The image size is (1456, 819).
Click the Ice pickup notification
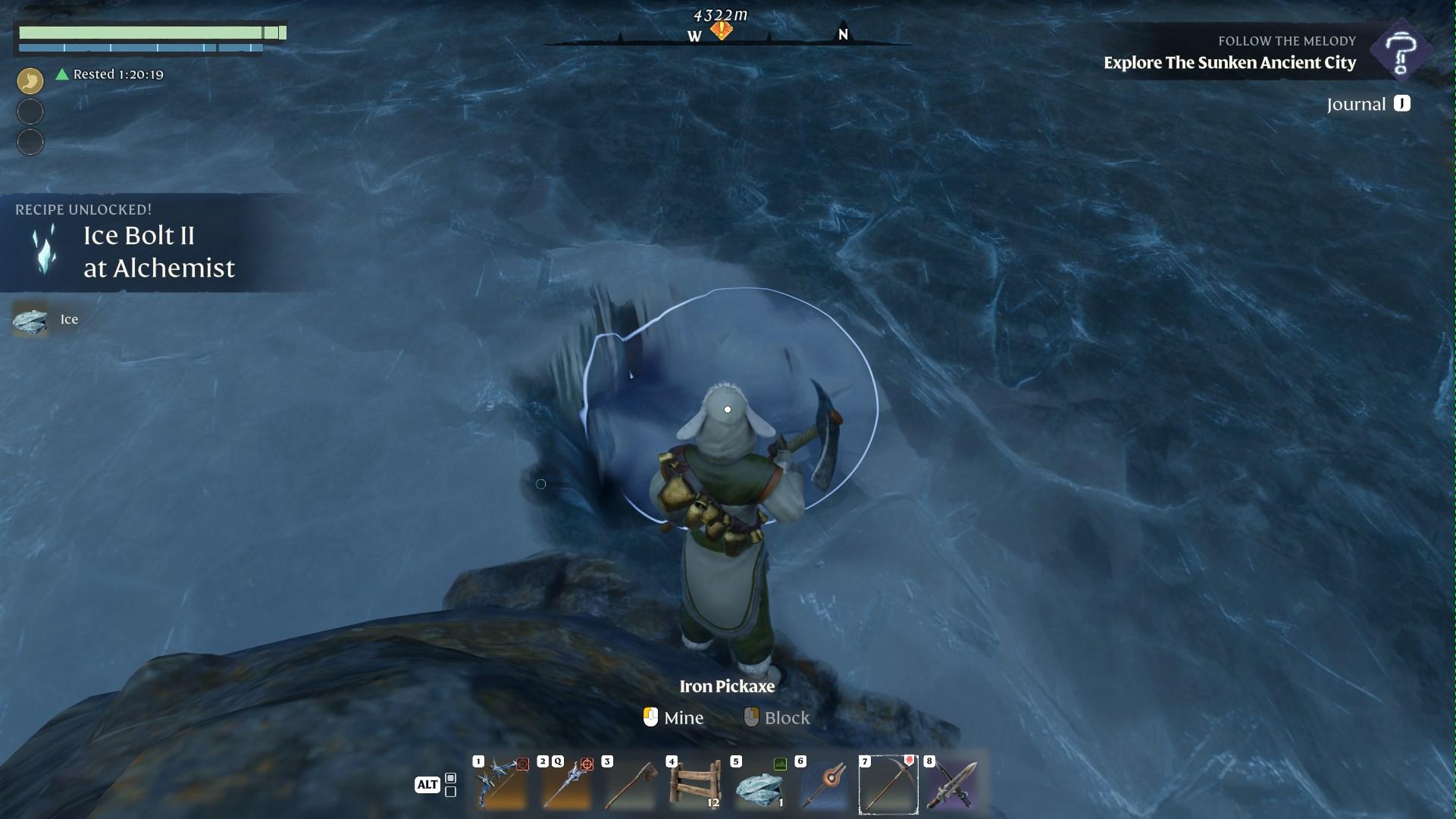coord(47,319)
